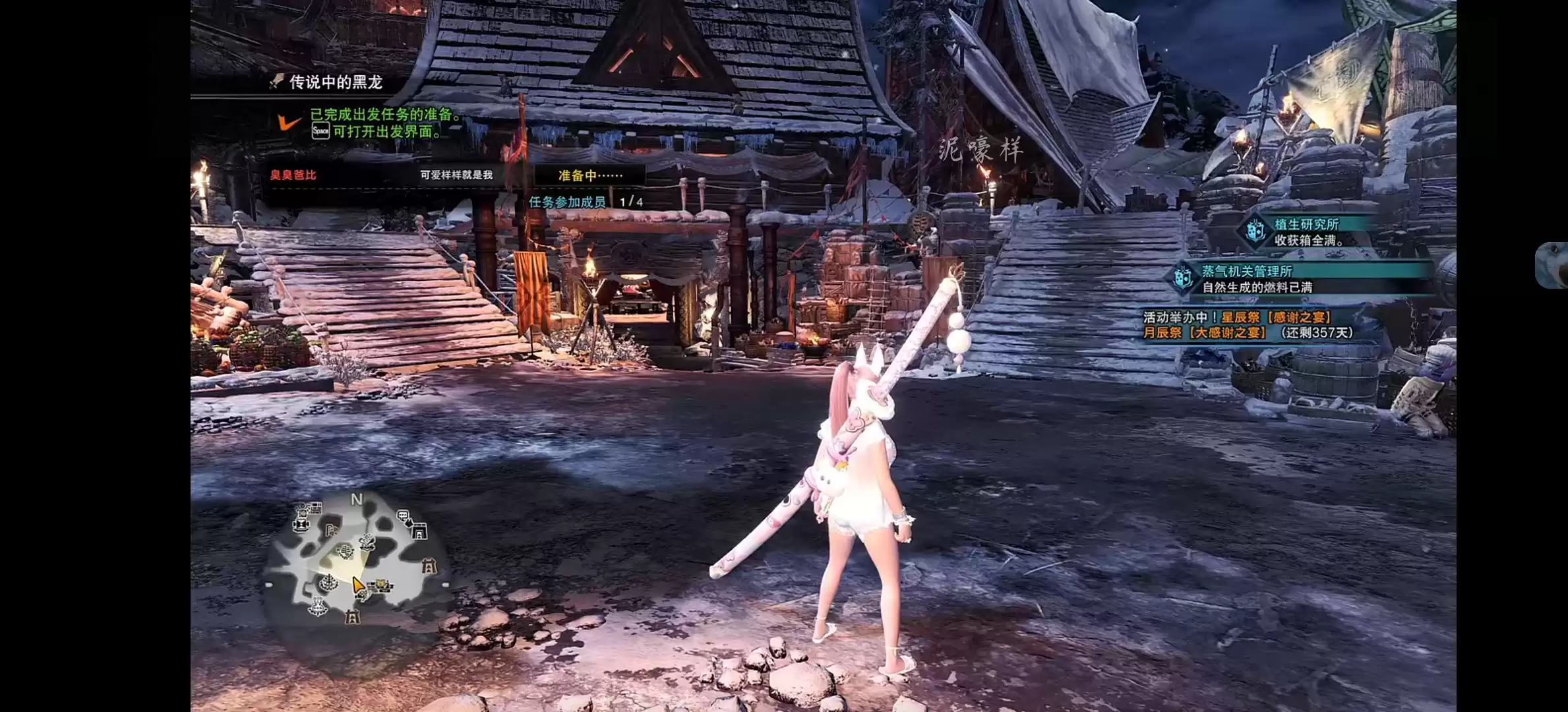
Task: Click the 准备中 status label
Action: click(589, 175)
